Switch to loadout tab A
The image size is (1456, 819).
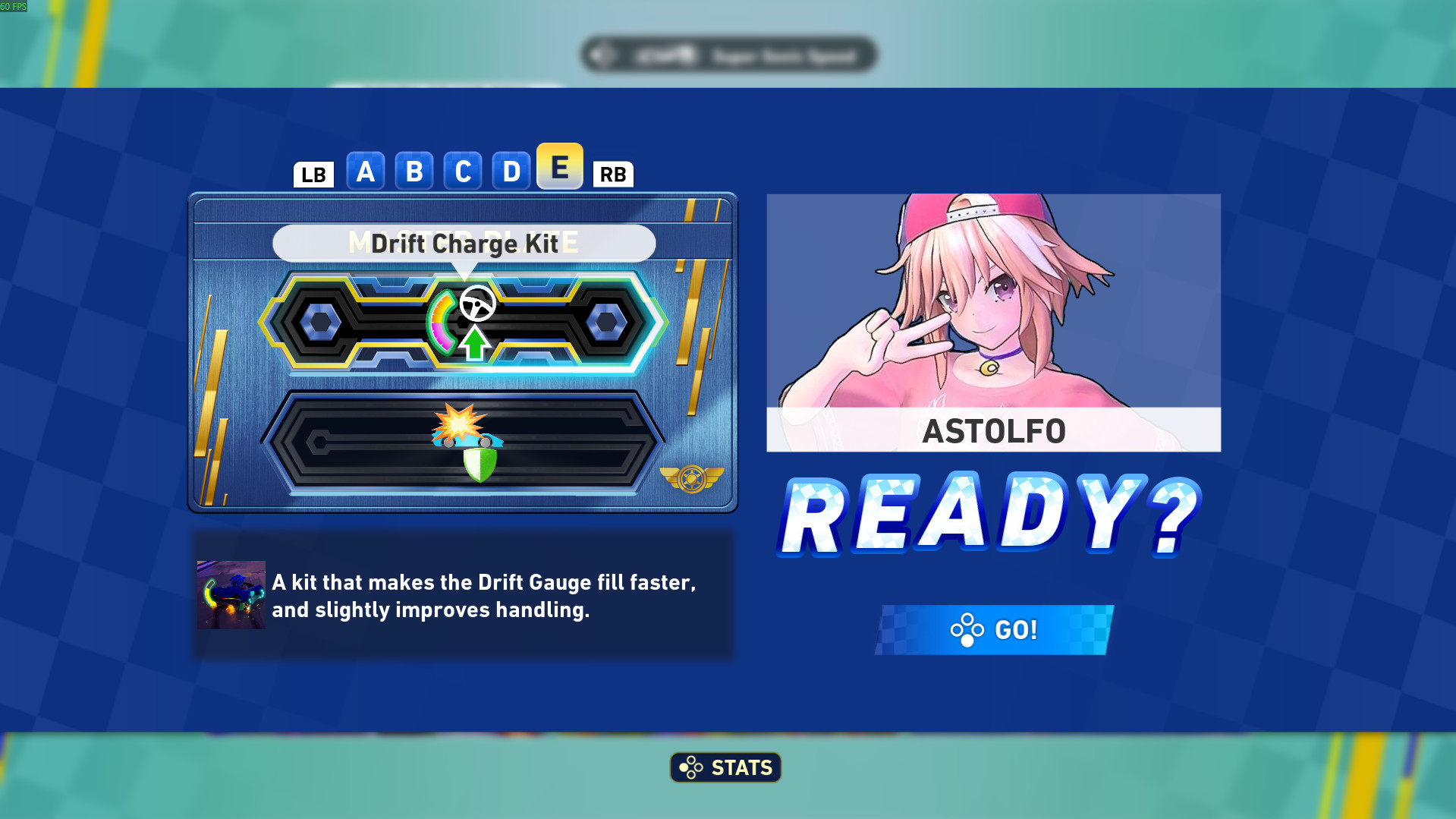pyautogui.click(x=366, y=169)
